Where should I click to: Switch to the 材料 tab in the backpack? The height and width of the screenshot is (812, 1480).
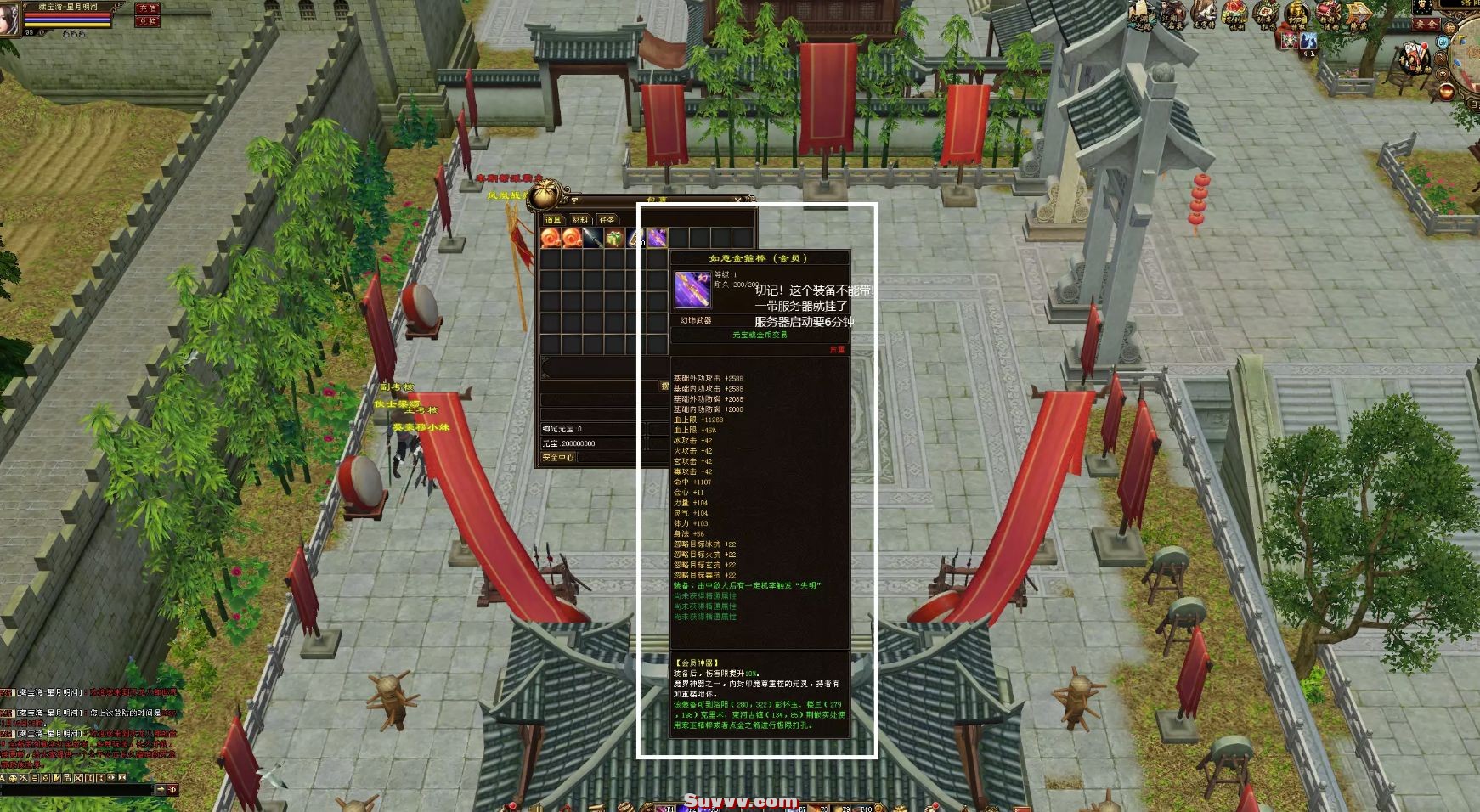tap(581, 220)
